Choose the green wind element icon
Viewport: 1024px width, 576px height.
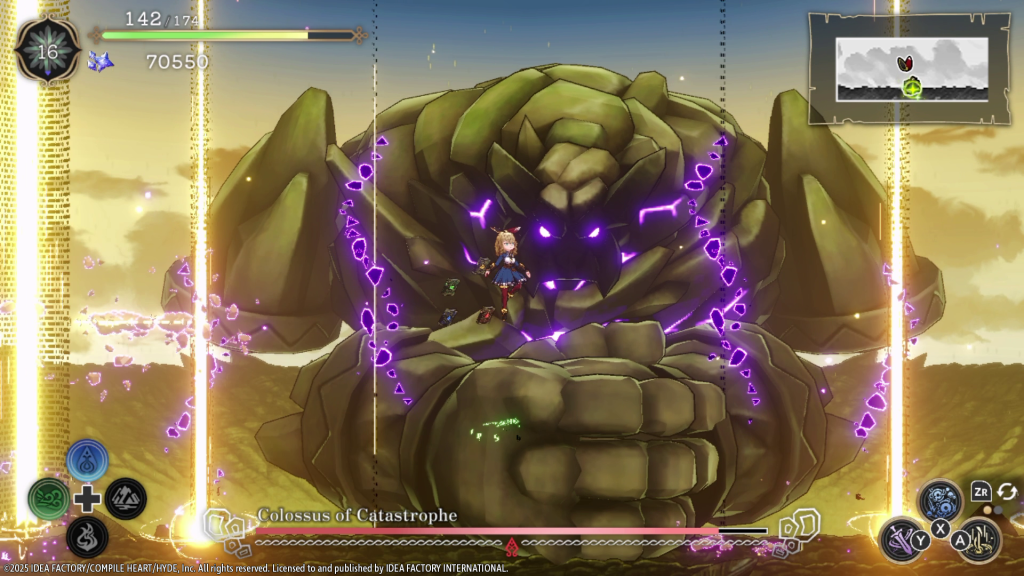[49, 498]
